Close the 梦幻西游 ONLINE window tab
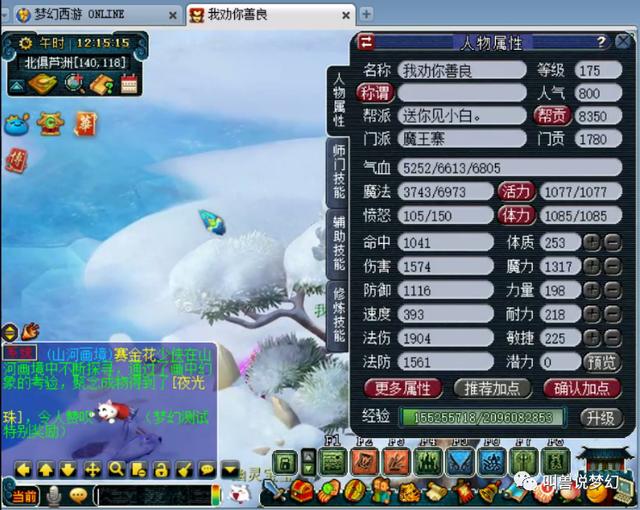Image resolution: width=640 pixels, height=510 pixels. [171, 14]
